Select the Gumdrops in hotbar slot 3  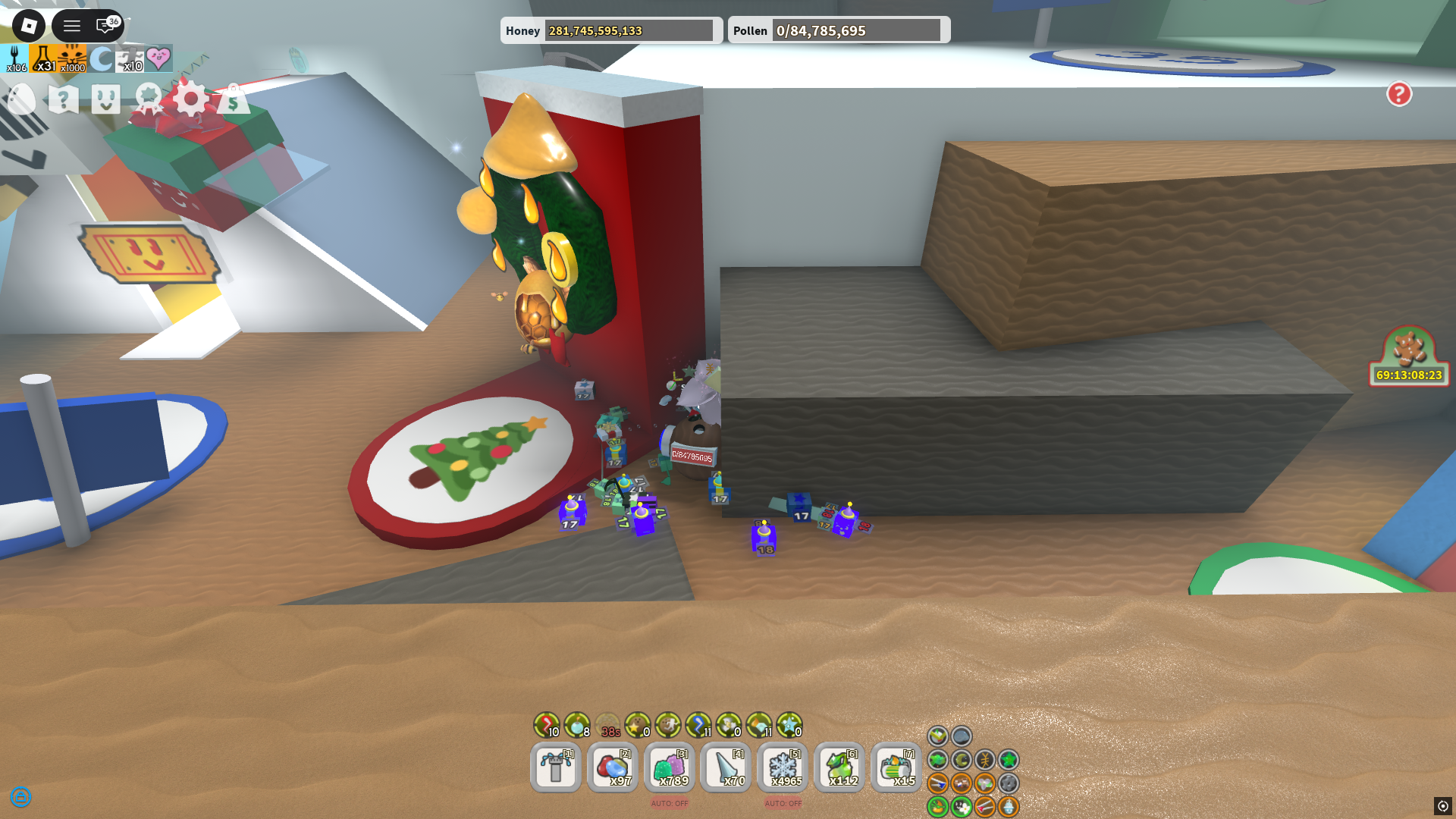[x=669, y=767]
